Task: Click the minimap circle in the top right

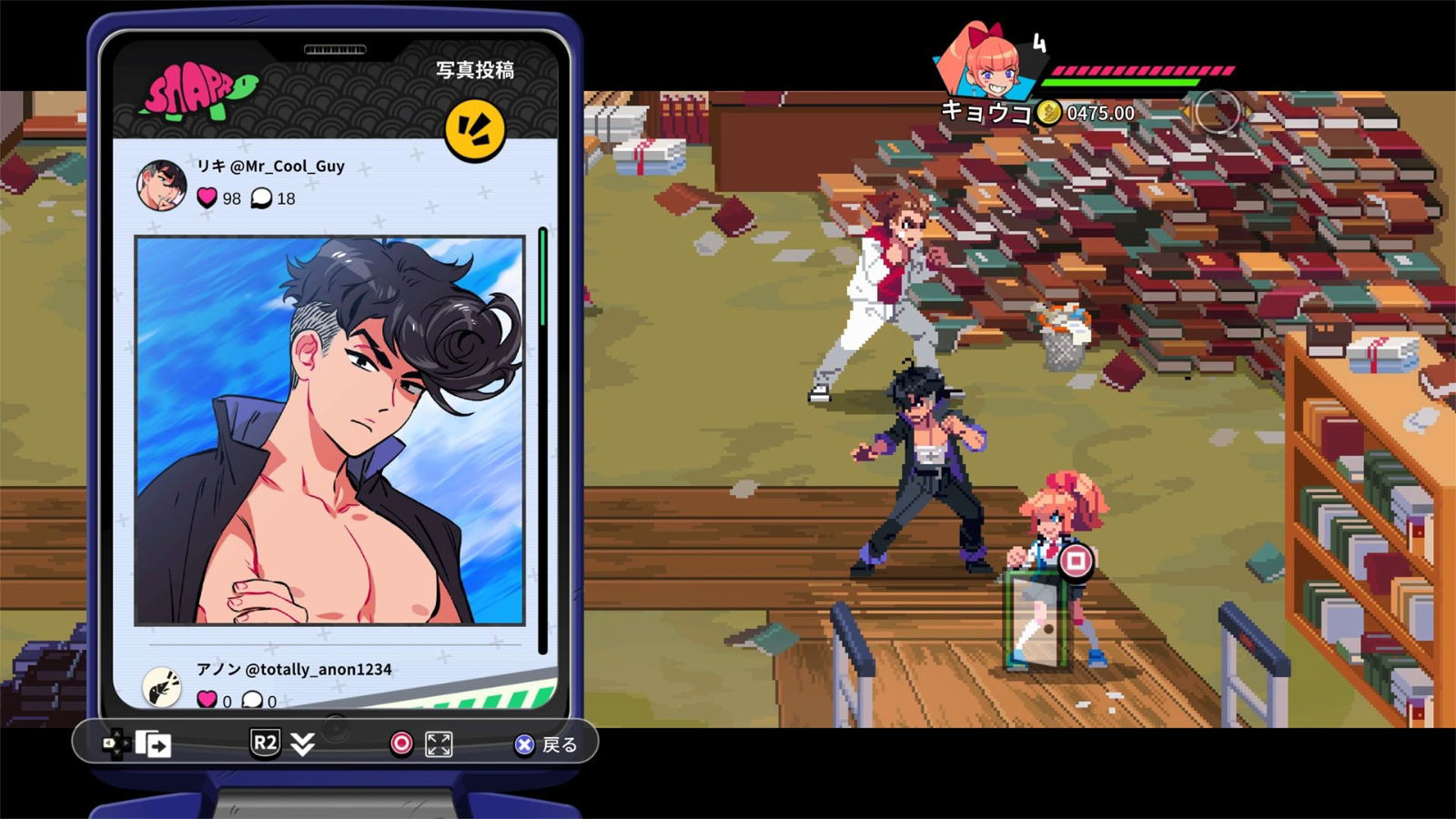Action: click(x=1216, y=111)
